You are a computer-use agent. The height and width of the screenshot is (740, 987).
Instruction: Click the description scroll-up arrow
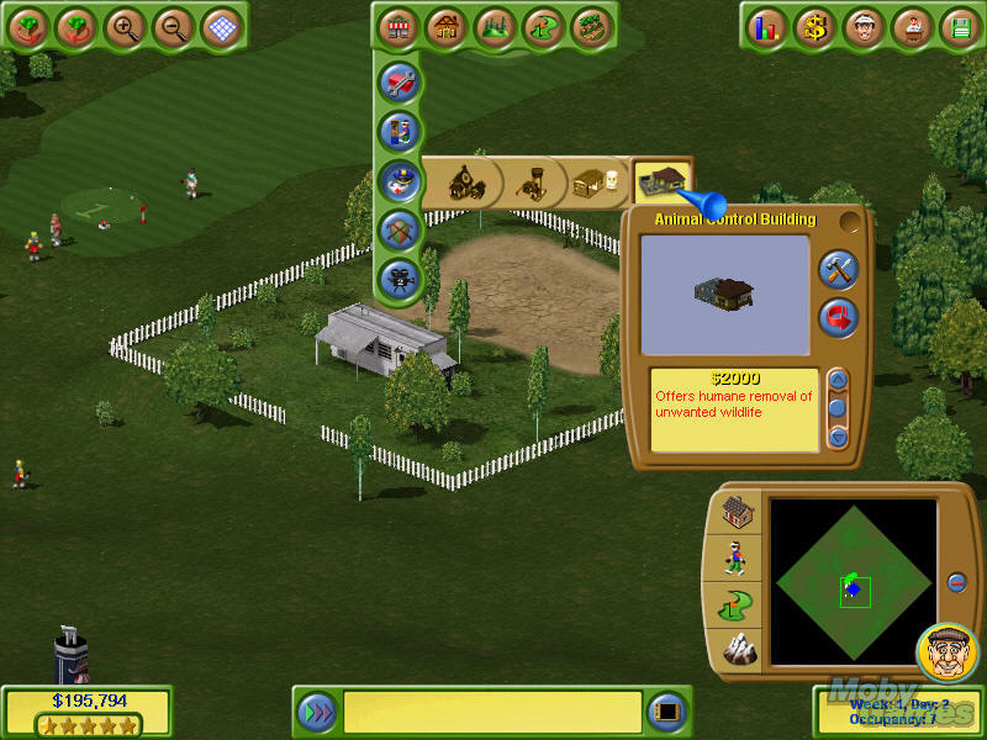point(838,379)
